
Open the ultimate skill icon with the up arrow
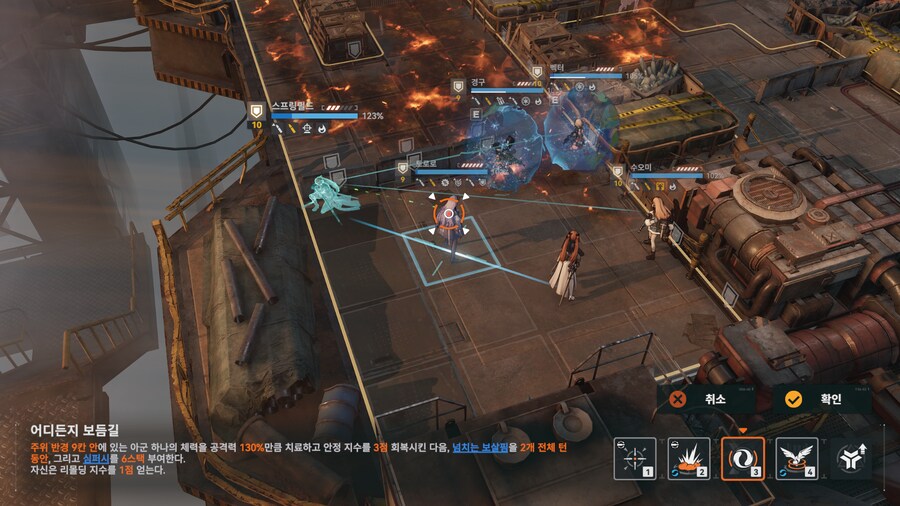click(x=851, y=459)
